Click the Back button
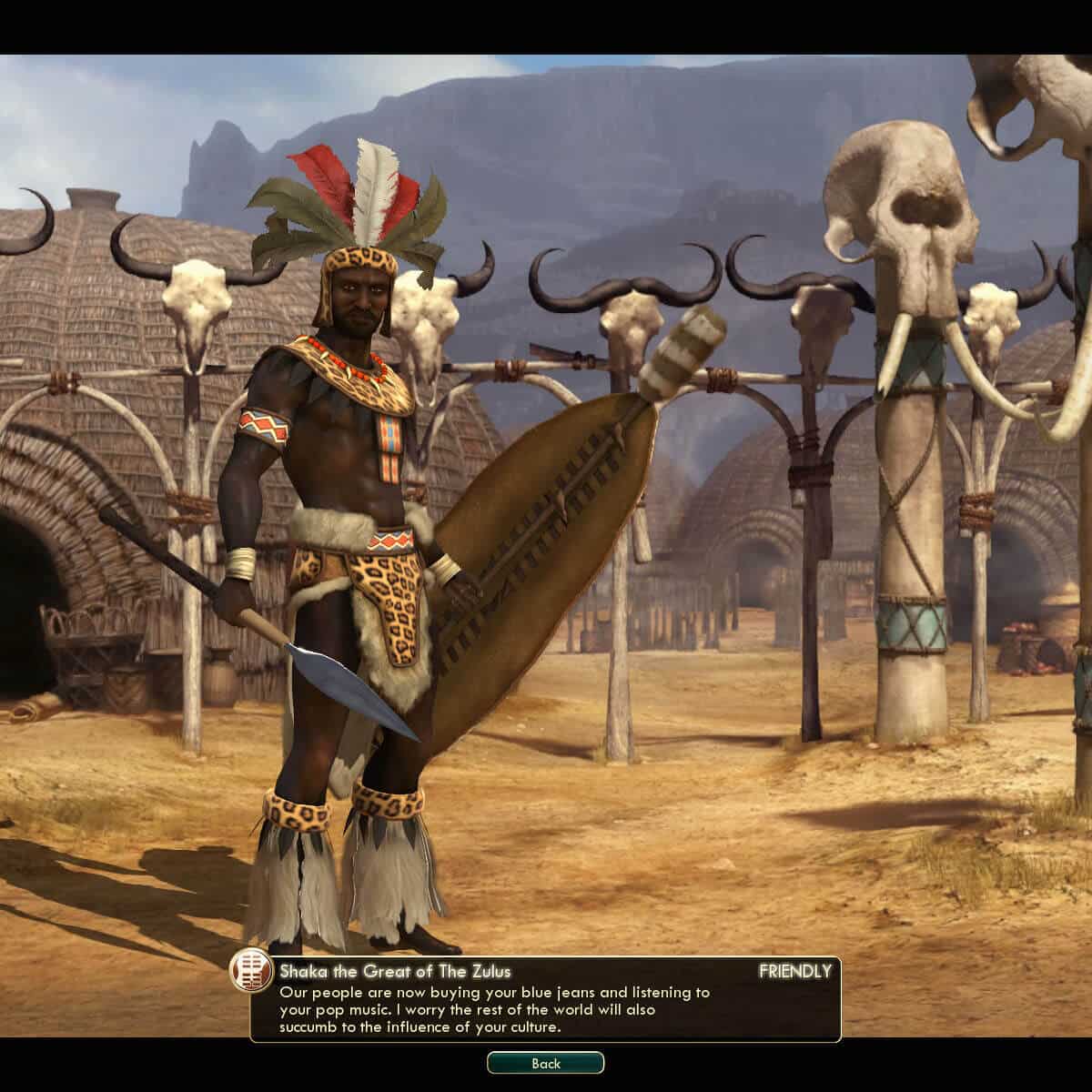The image size is (1092, 1092). (x=545, y=1063)
